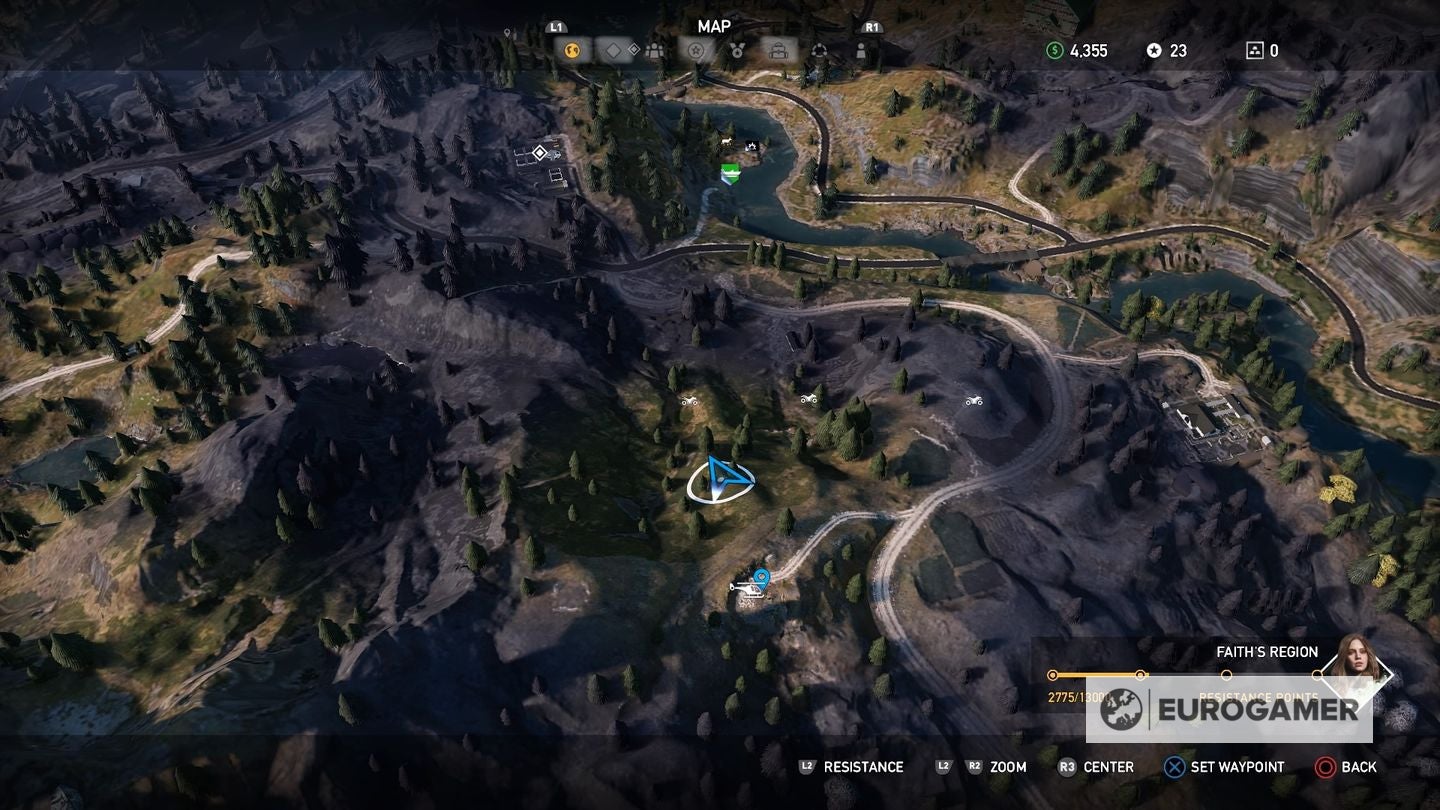
Task: Switch tabs left using the L1 tab
Action: 555,27
